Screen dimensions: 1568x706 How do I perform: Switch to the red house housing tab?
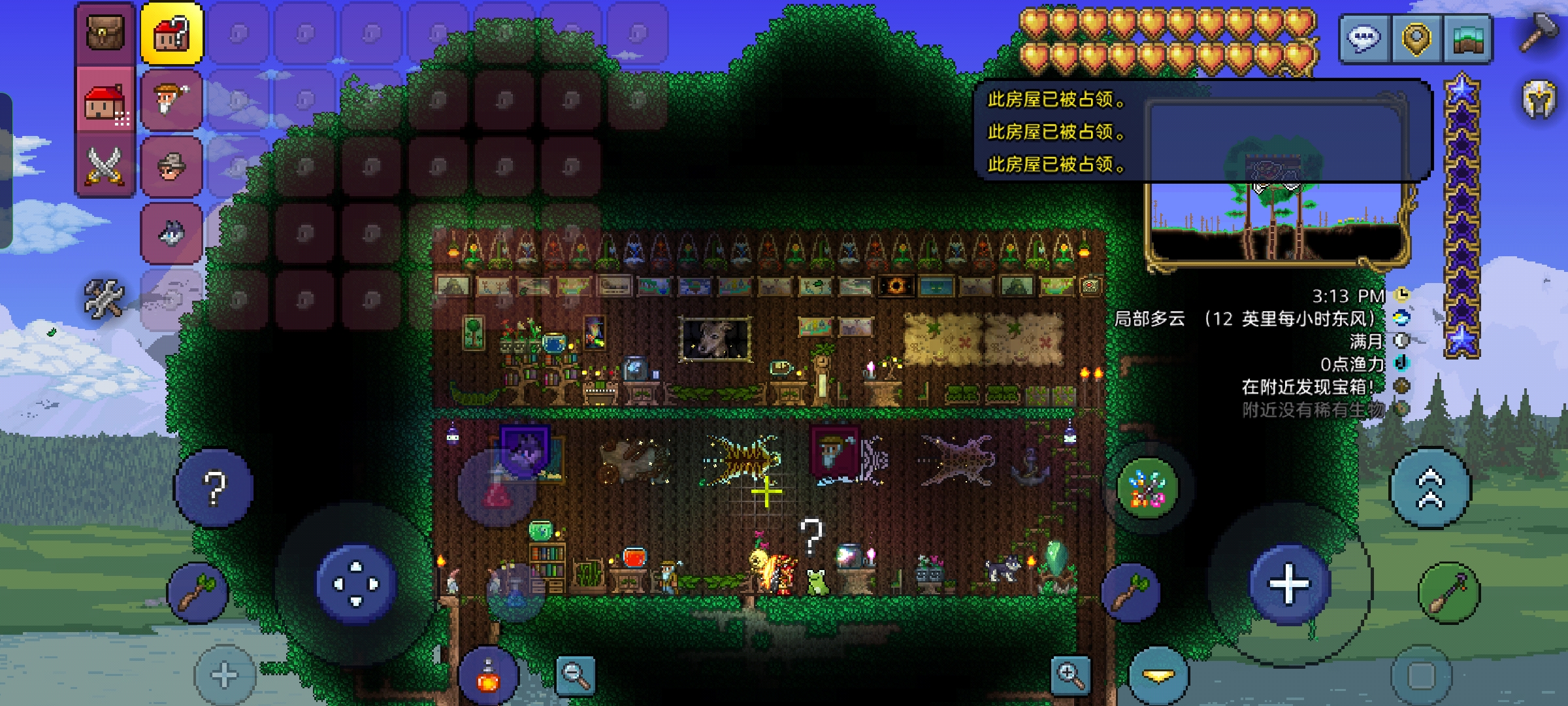(105, 103)
